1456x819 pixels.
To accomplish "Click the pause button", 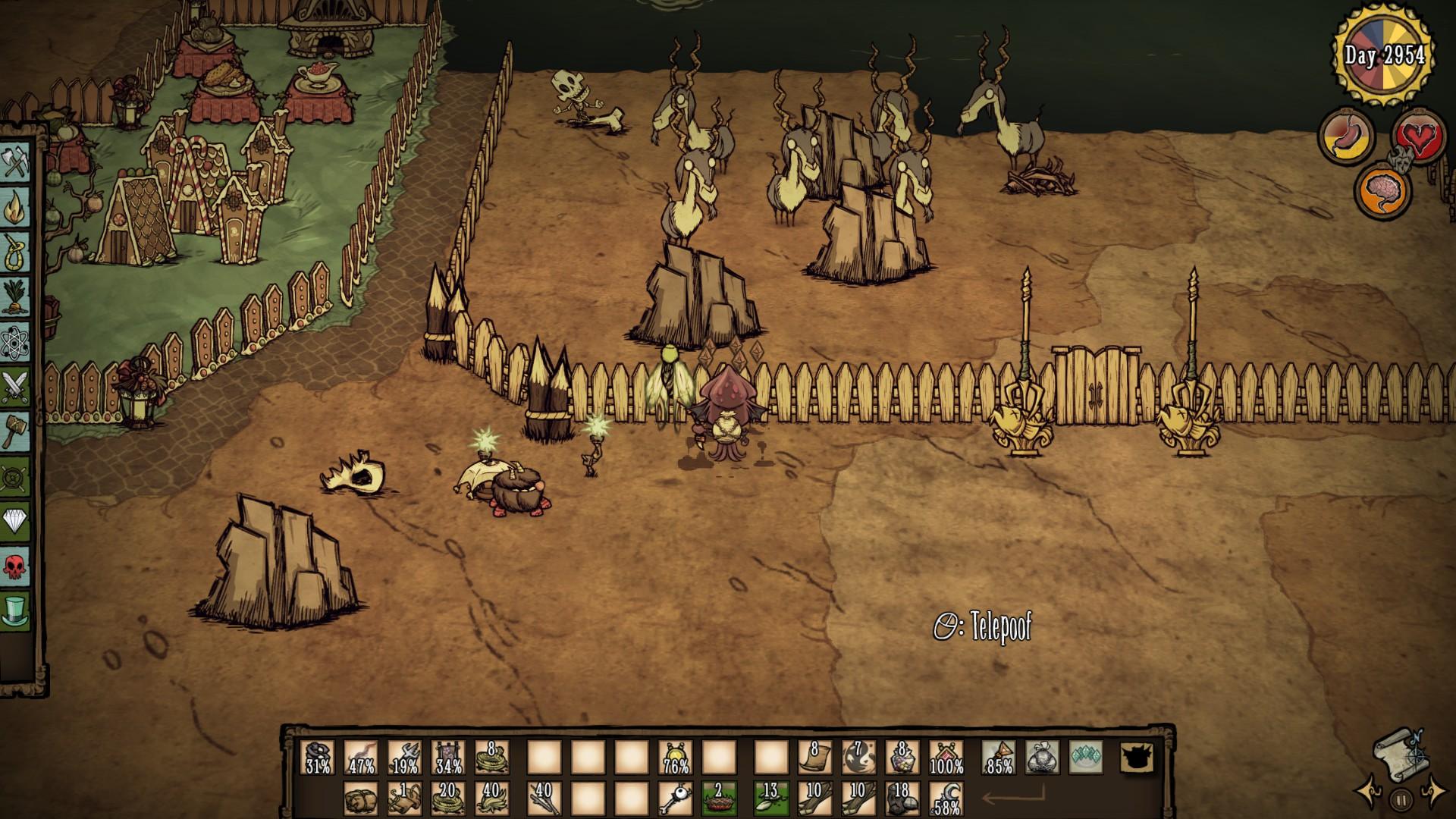I will click(1401, 799).
